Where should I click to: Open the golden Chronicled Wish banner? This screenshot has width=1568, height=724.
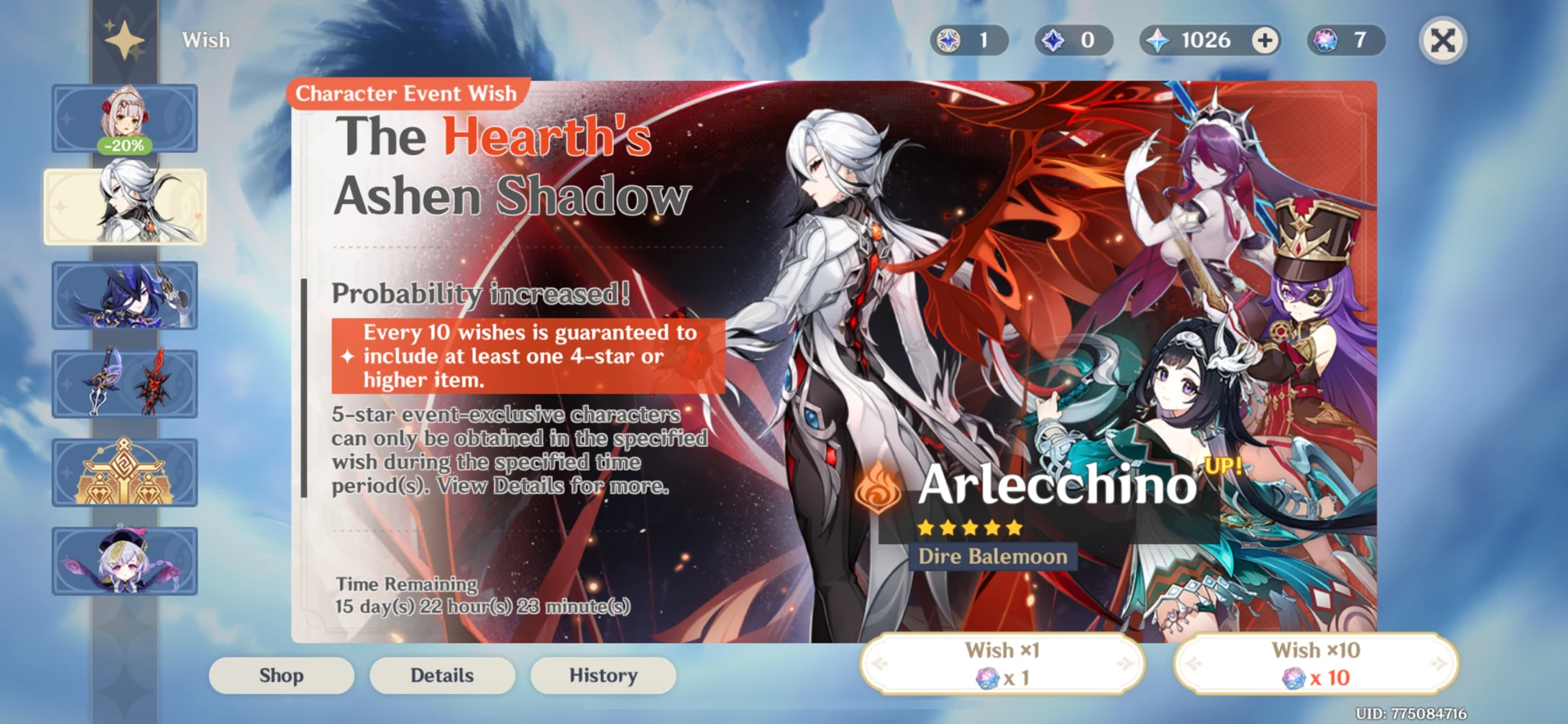124,472
